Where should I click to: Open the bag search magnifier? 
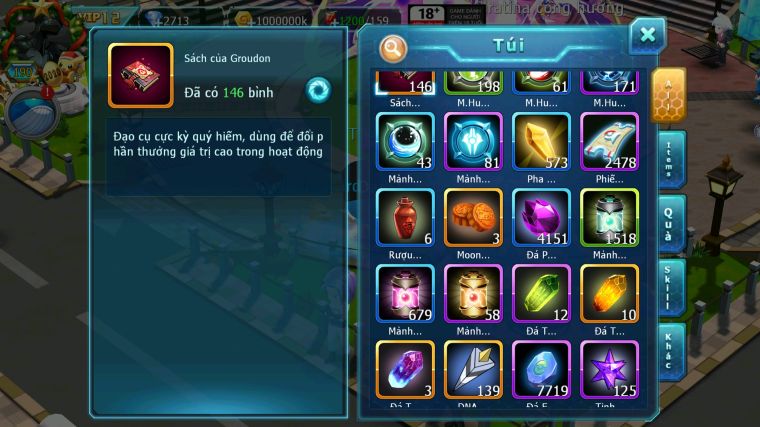[394, 47]
